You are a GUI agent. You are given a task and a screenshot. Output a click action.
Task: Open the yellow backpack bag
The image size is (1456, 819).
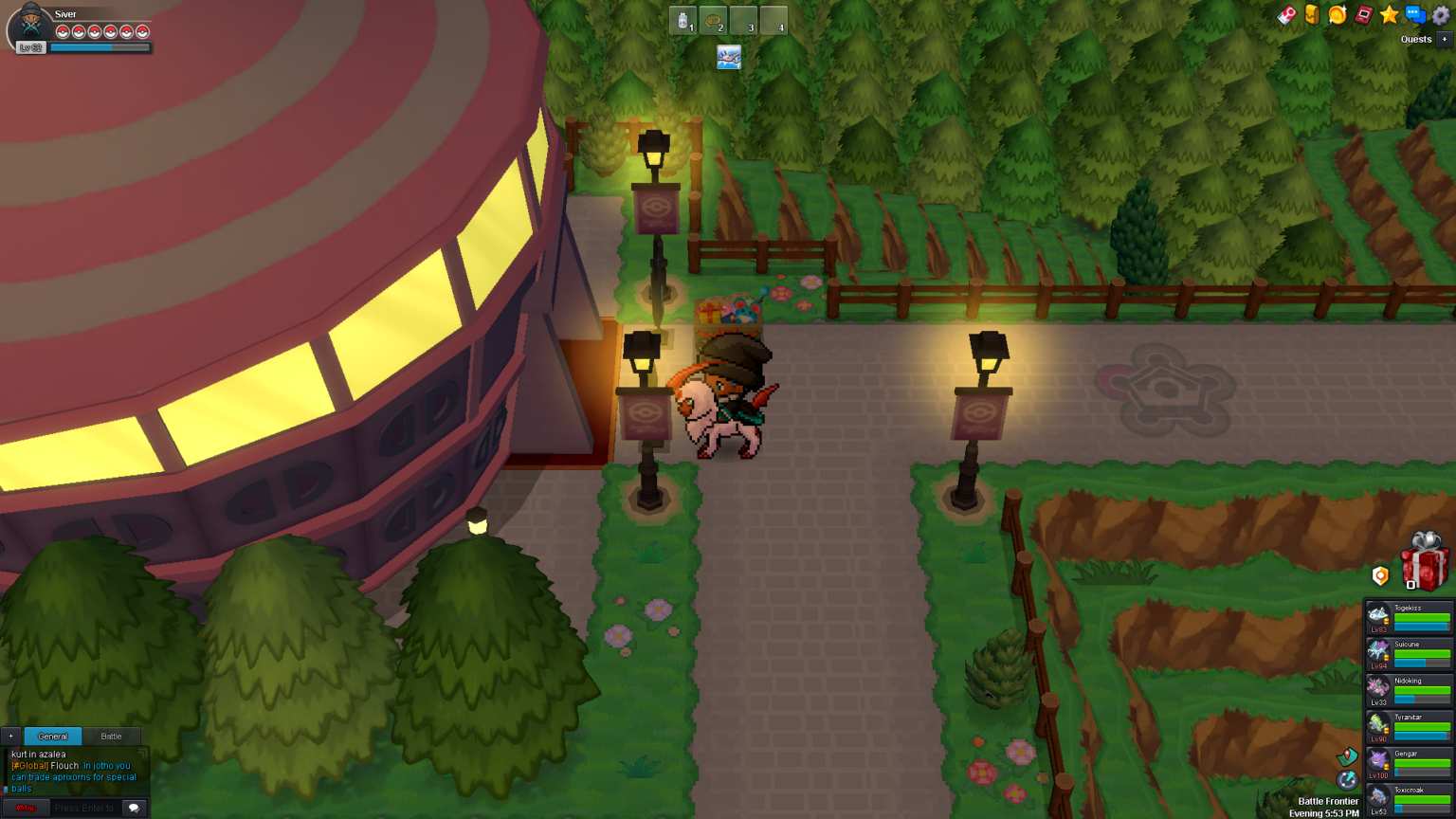(x=1312, y=14)
